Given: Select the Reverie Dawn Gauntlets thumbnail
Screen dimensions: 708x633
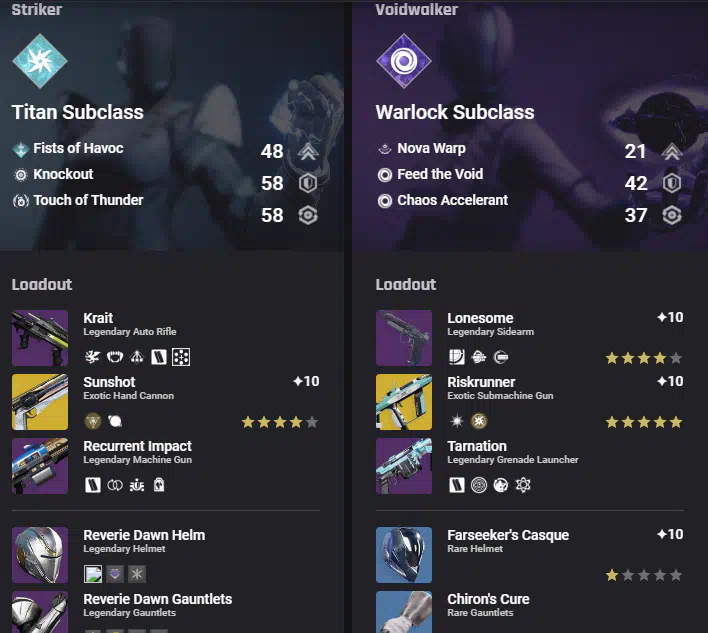Looking at the screenshot, I should tap(40, 612).
